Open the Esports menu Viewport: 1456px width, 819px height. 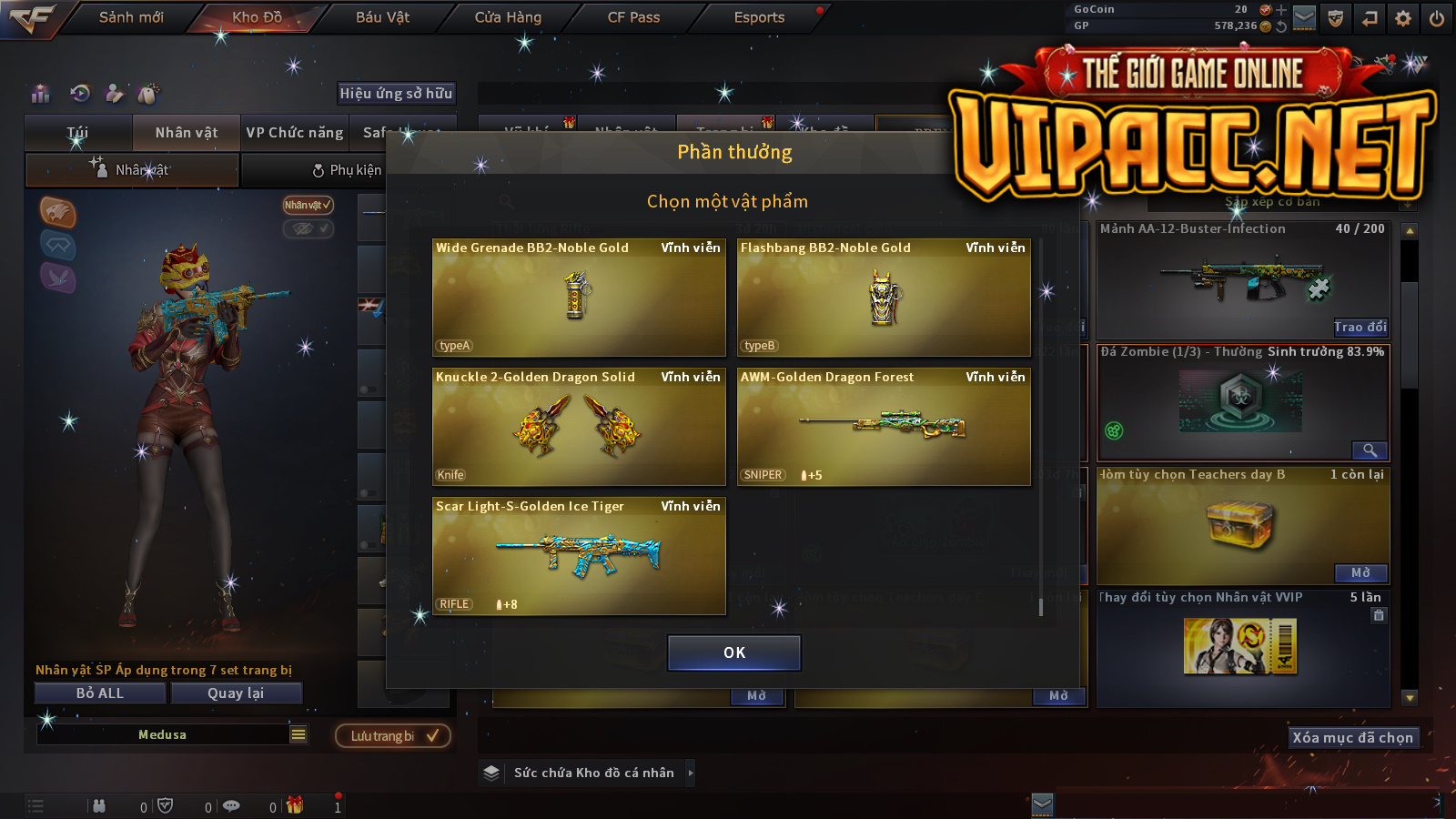coord(759,17)
